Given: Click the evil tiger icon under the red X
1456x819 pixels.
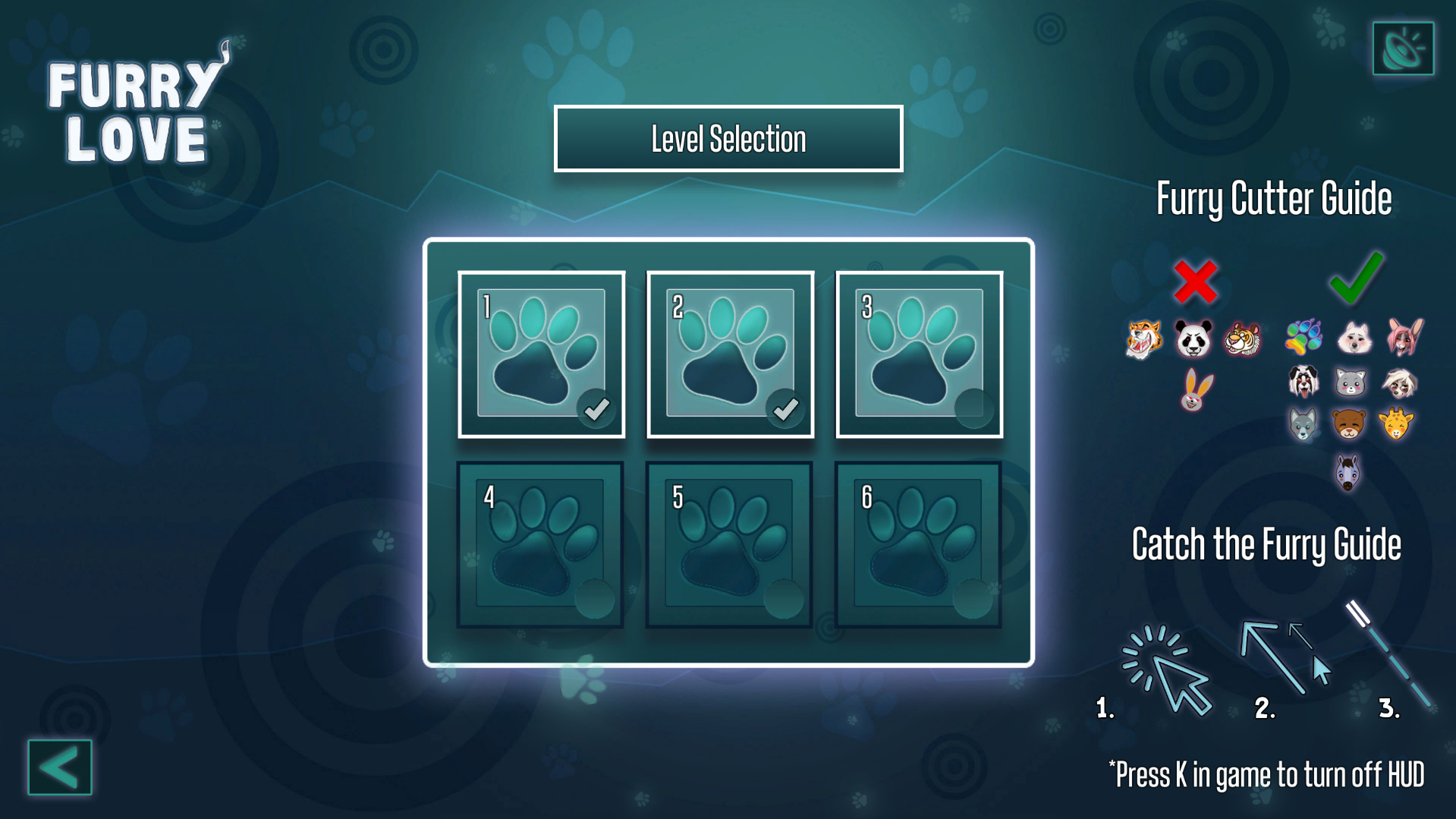Looking at the screenshot, I should pos(1143,339).
